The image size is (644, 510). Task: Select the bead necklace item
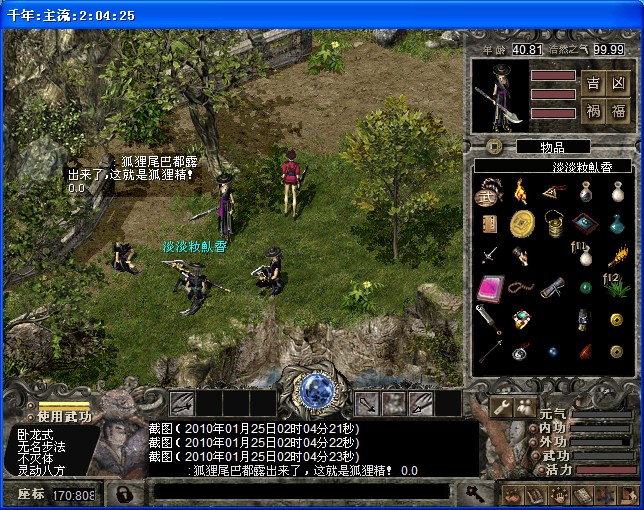[x=520, y=289]
